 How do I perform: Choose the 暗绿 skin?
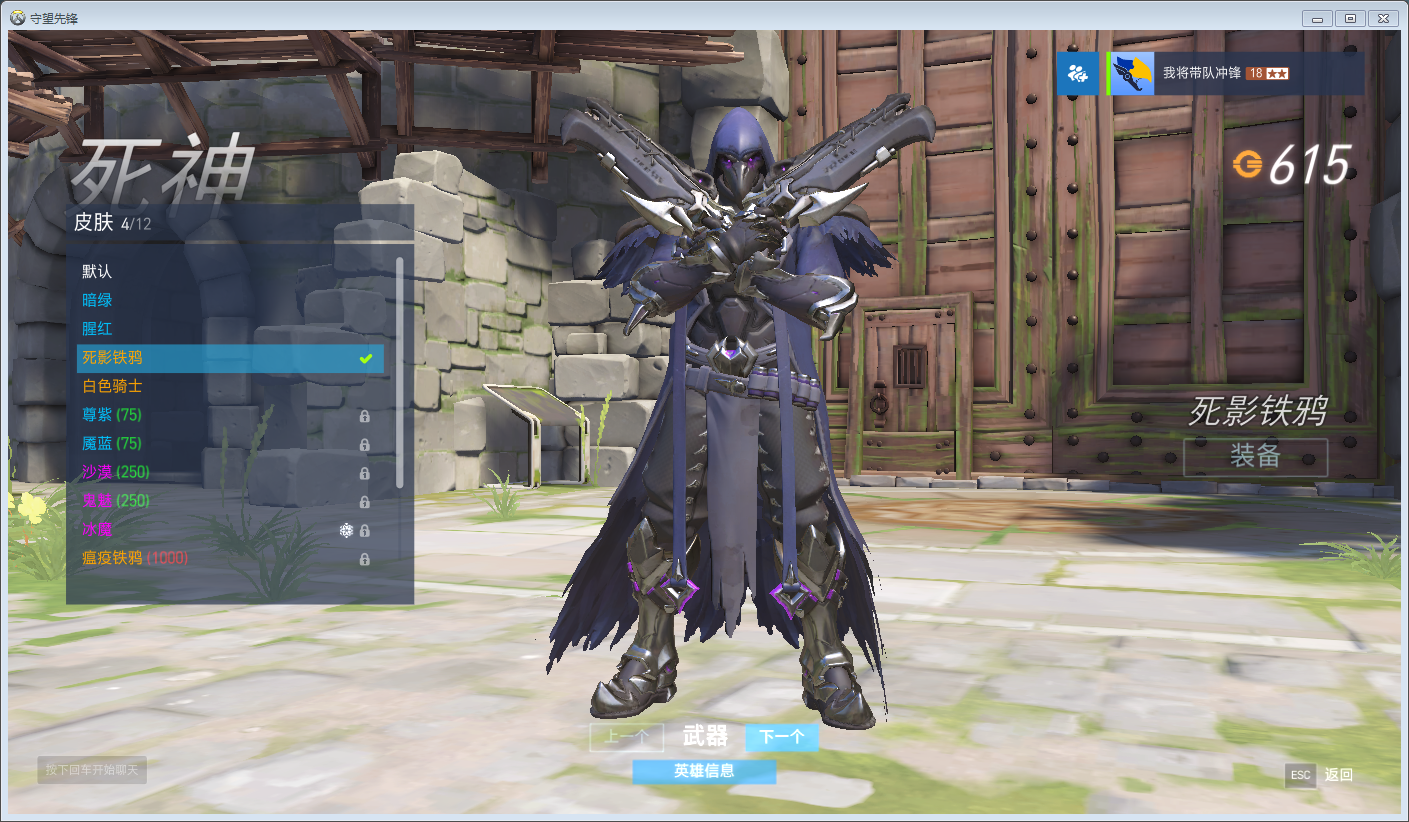click(x=98, y=300)
